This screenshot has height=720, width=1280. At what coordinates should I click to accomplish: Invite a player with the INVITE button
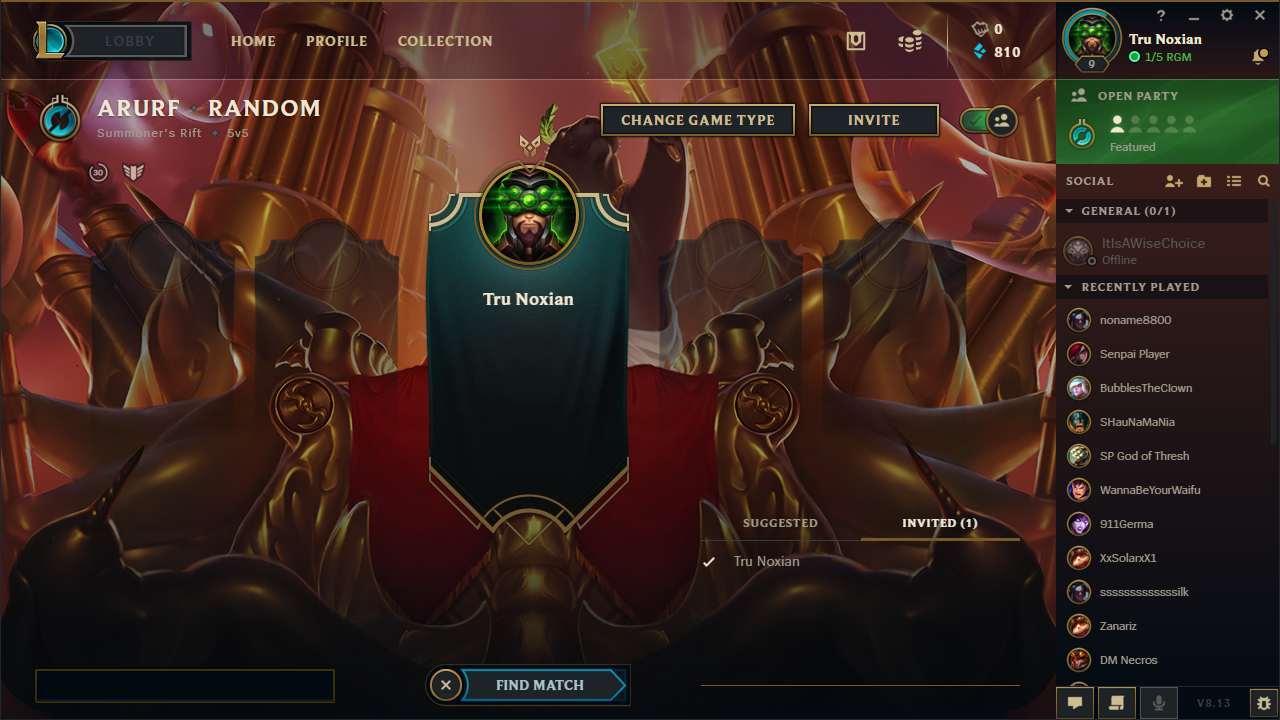[x=873, y=120]
